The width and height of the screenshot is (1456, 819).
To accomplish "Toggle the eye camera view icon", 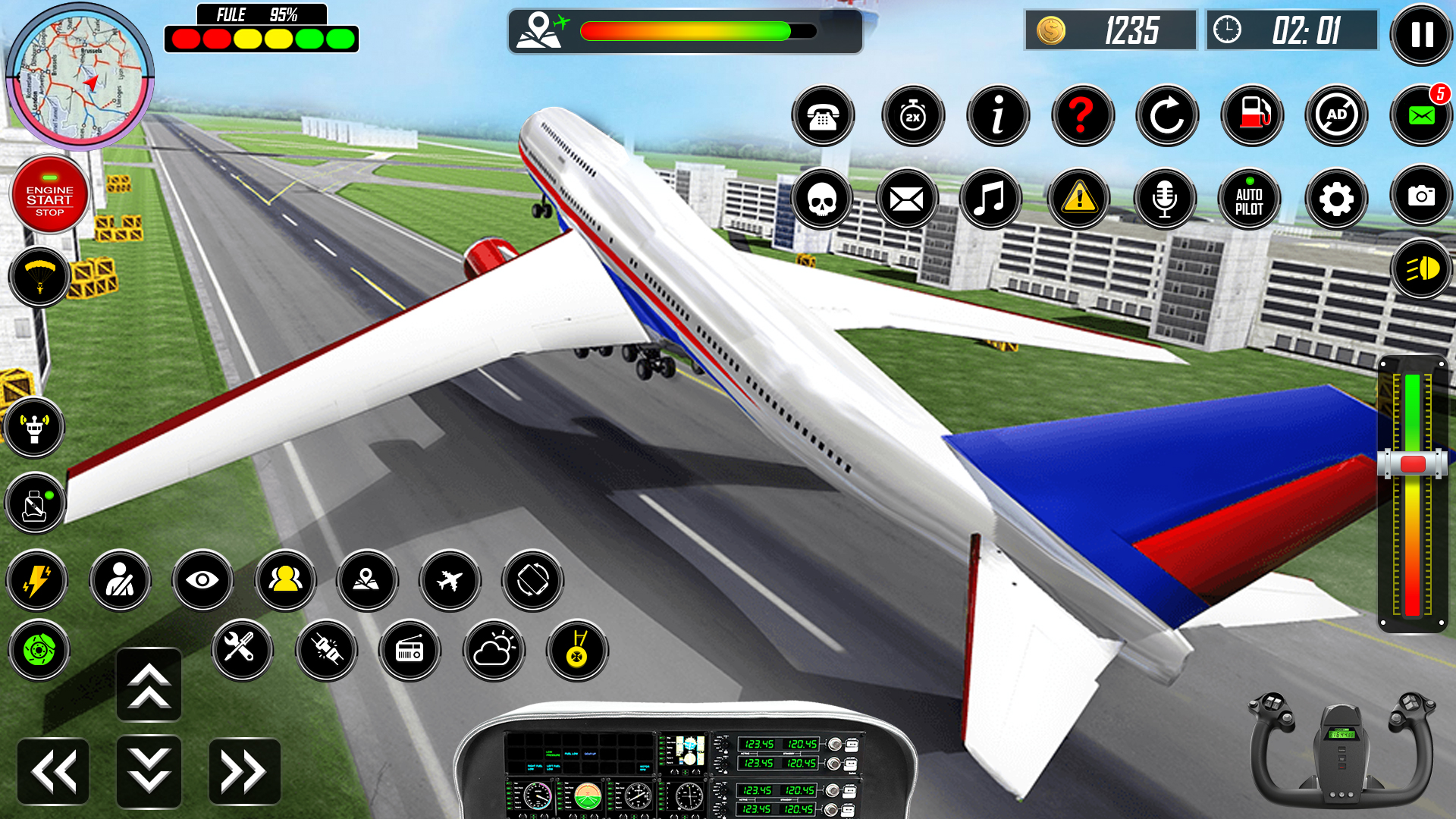I will click(x=202, y=580).
